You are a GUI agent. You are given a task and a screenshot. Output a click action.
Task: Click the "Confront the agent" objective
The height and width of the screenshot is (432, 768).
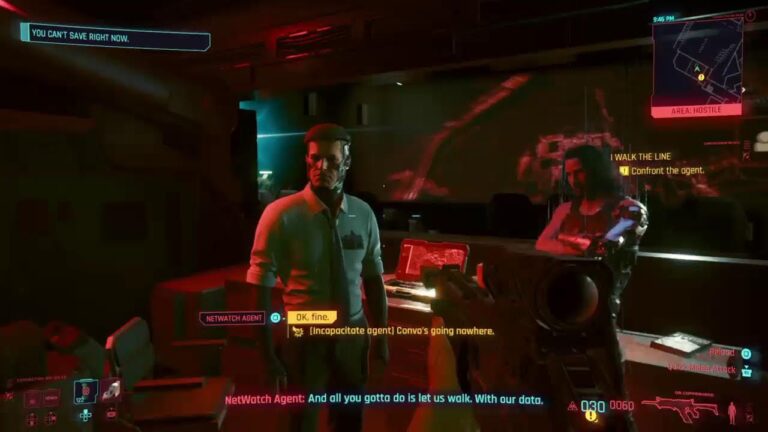click(667, 170)
